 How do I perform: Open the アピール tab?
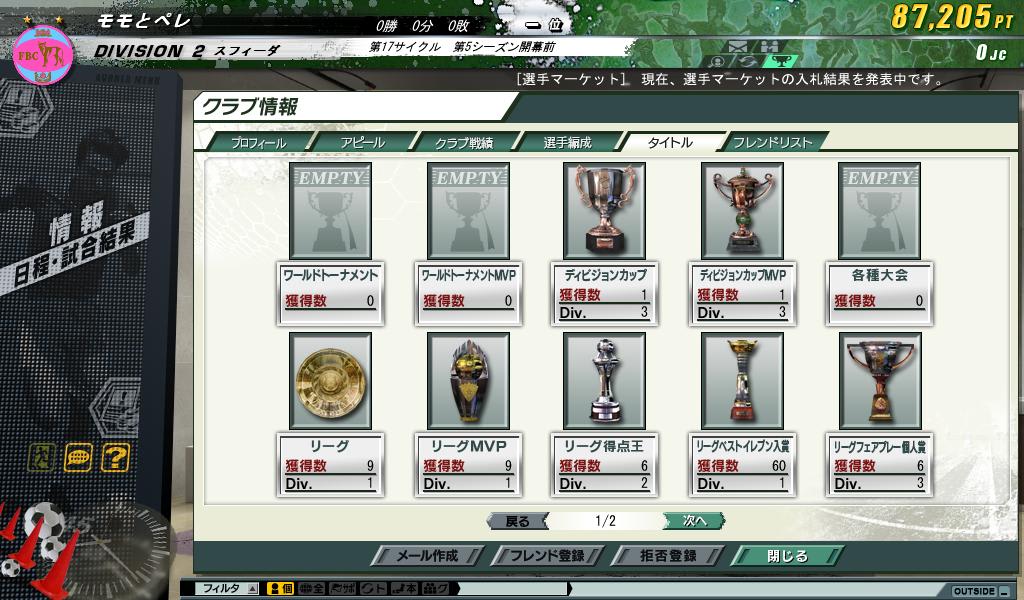click(362, 142)
